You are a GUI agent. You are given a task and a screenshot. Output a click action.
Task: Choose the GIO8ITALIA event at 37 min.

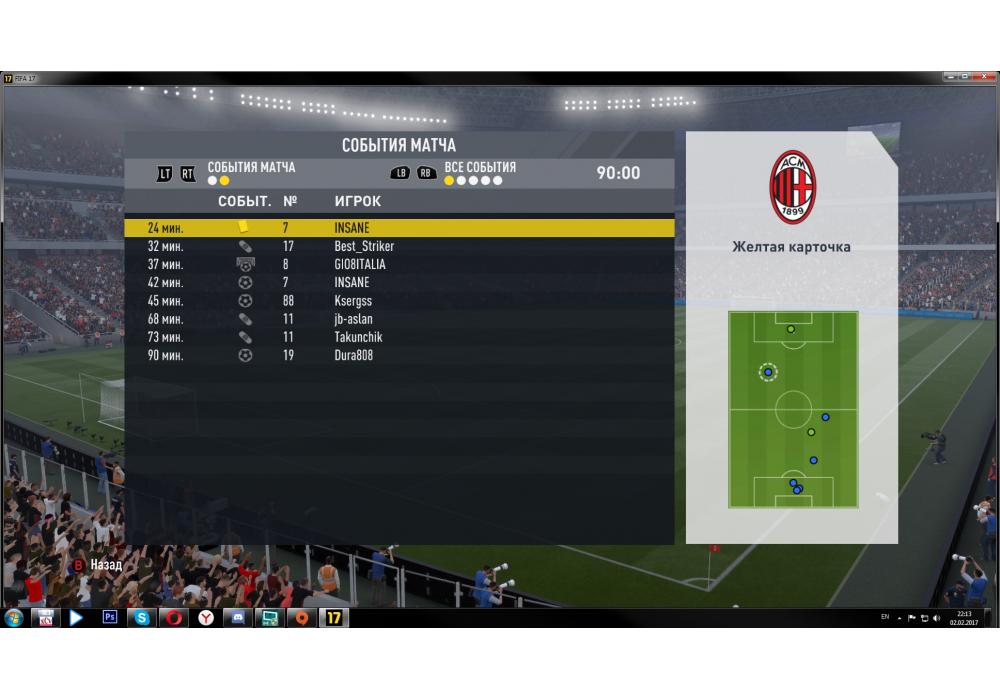tap(399, 264)
